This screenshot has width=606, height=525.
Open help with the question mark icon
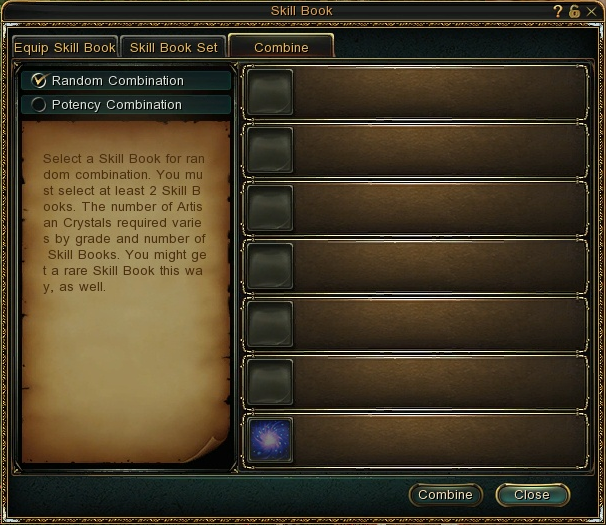point(558,11)
